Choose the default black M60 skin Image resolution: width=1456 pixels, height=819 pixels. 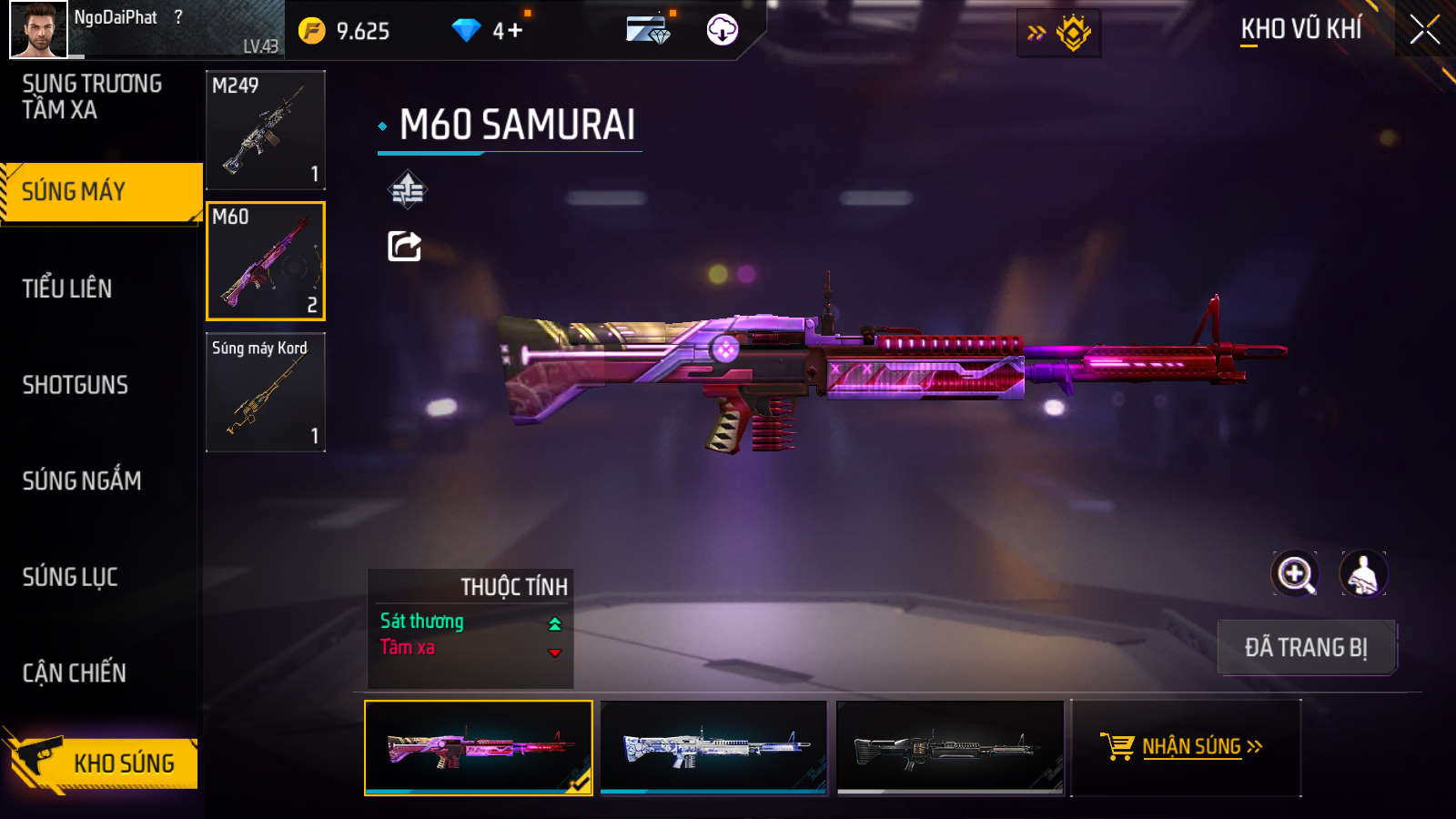point(950,748)
